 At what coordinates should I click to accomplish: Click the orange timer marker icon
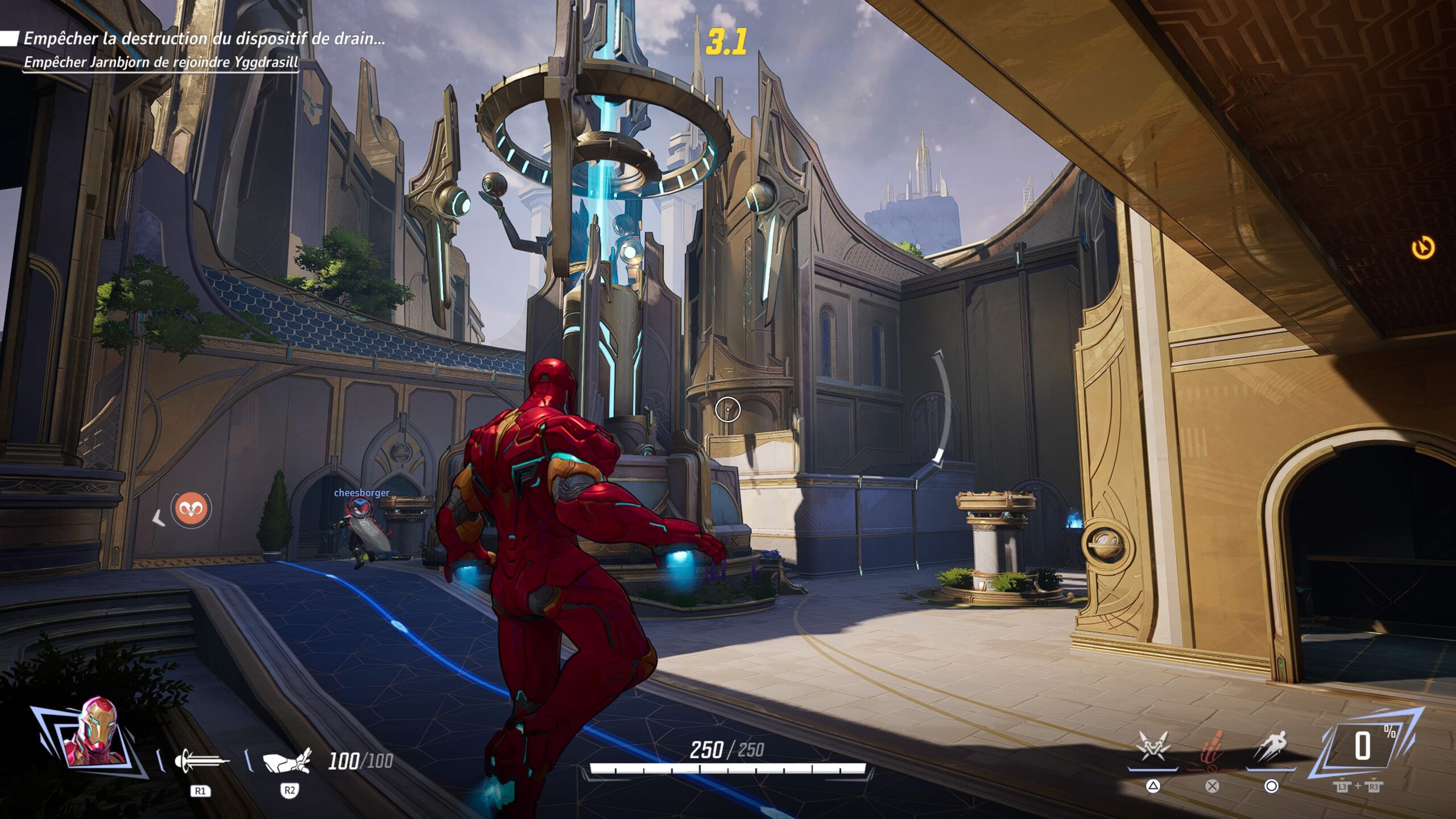click(x=1423, y=248)
